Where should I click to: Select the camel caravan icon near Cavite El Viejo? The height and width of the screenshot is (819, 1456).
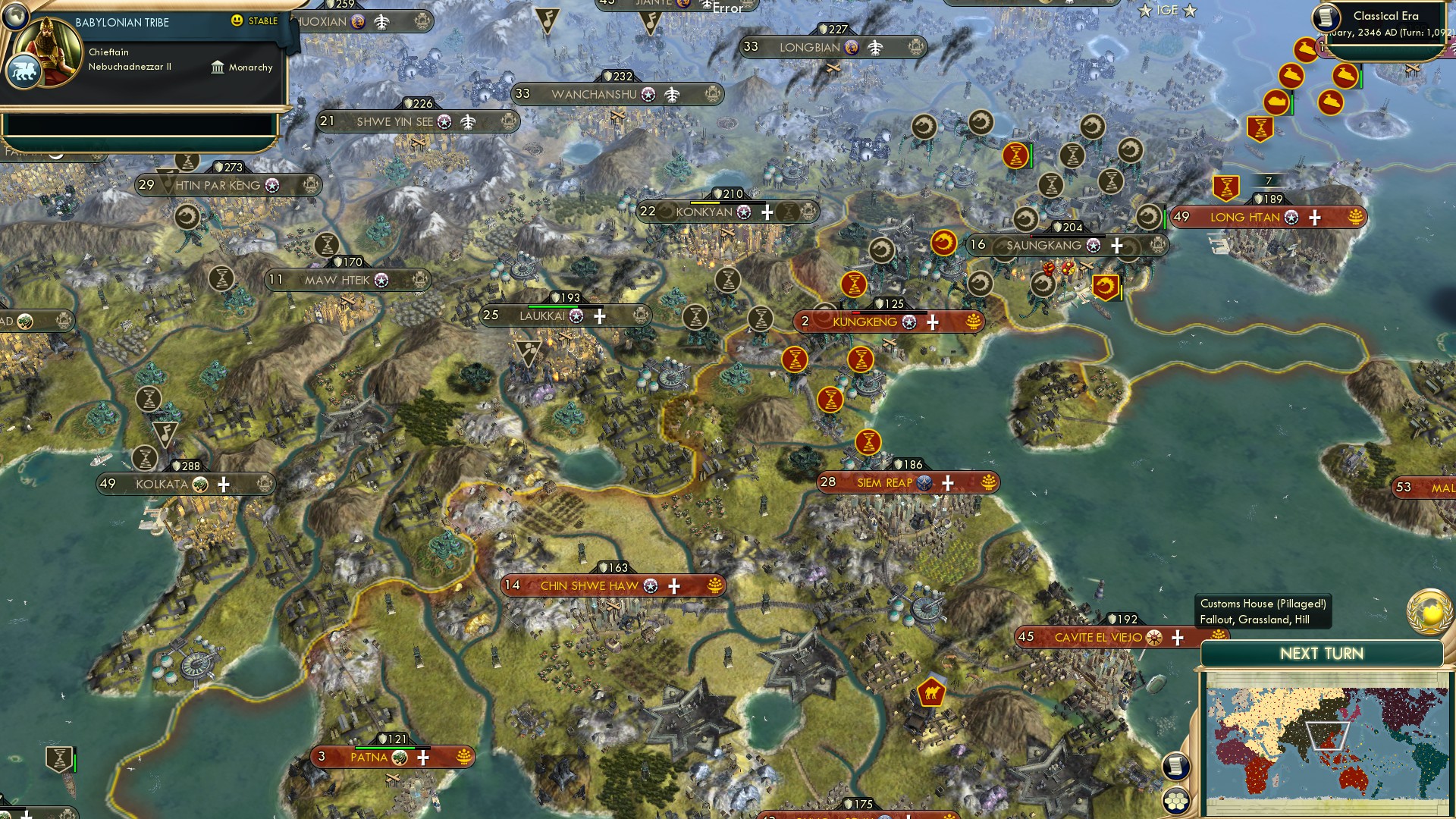(931, 692)
